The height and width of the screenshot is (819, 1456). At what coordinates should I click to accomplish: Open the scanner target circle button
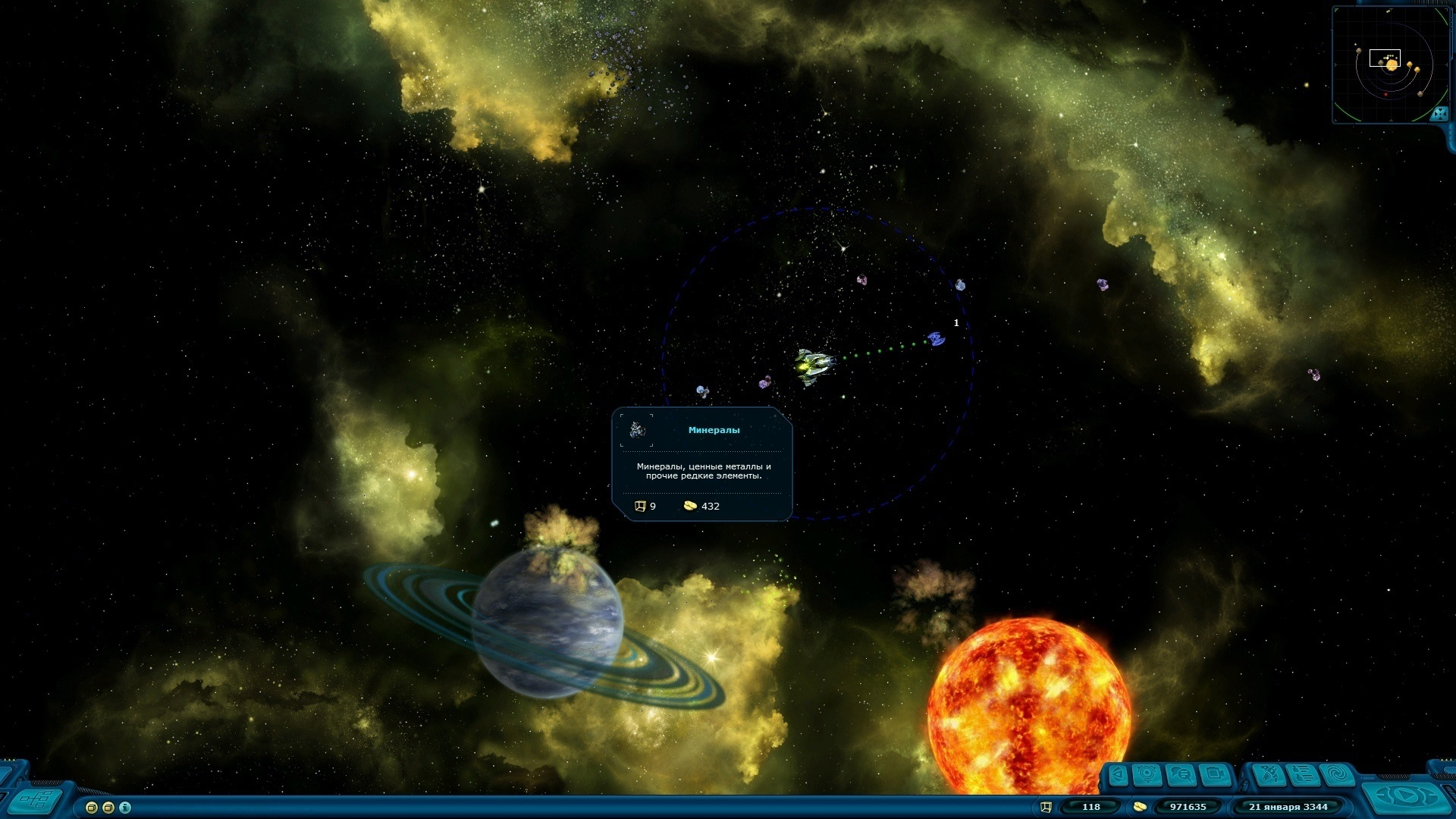click(1147, 775)
